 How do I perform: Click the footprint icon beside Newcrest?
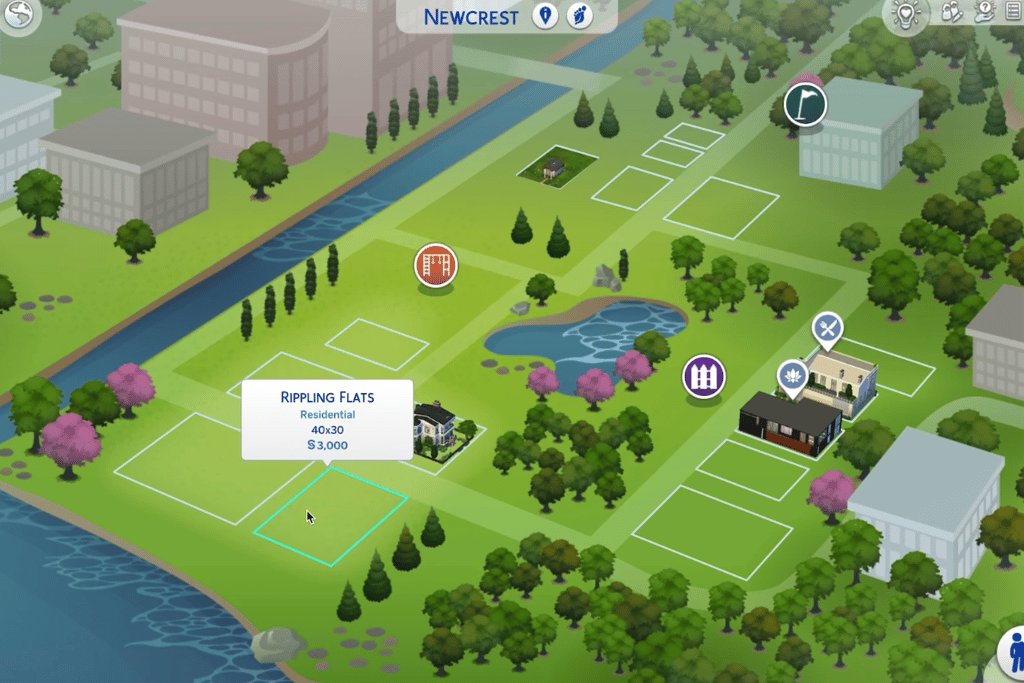(x=579, y=16)
